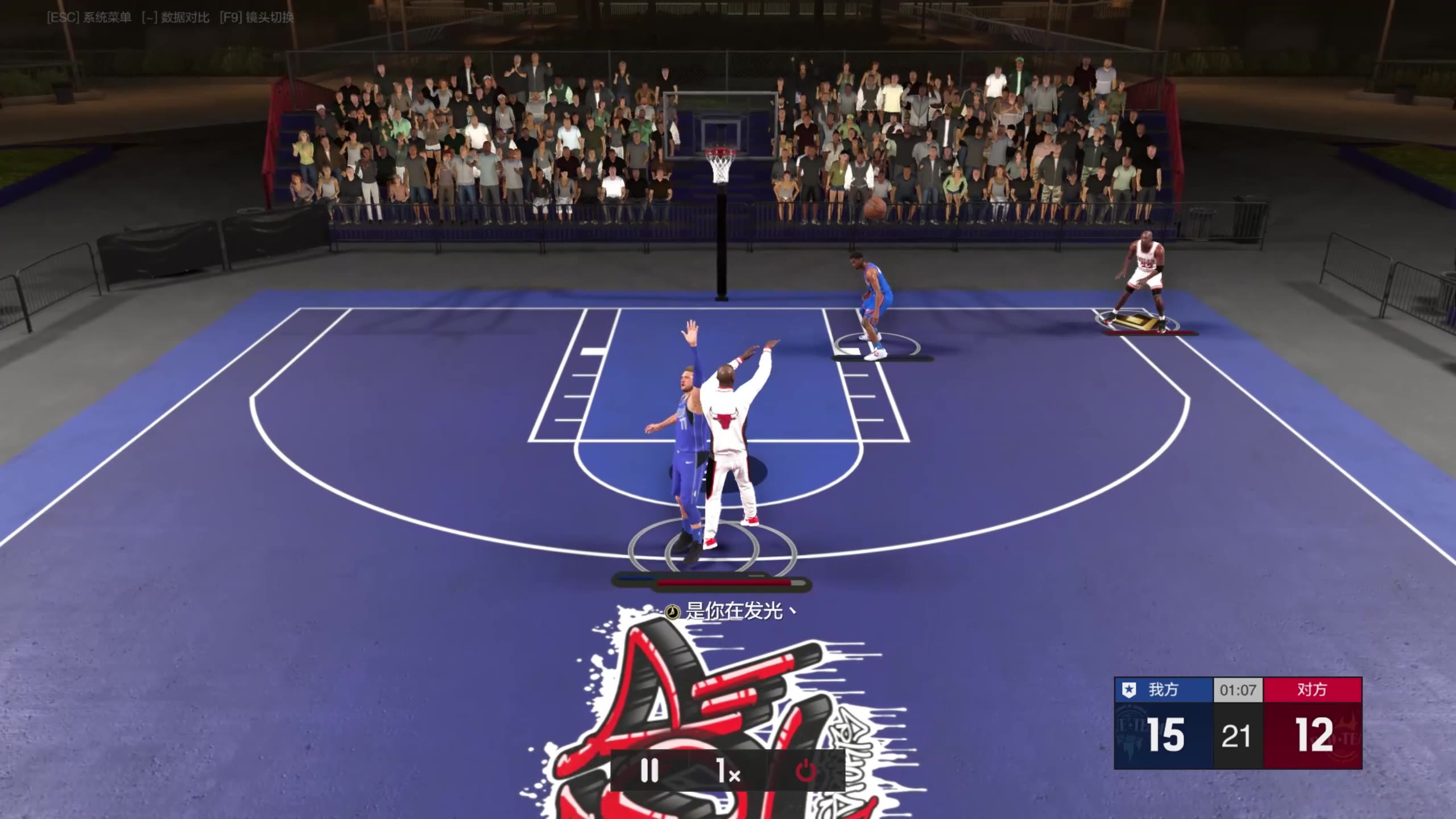This screenshot has width=1456, height=819.
Task: Exit replay with the red power button
Action: click(x=805, y=772)
